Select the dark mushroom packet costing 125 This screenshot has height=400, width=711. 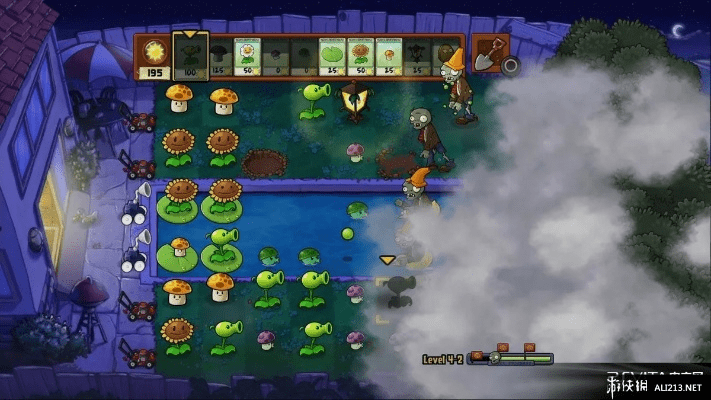tap(217, 56)
